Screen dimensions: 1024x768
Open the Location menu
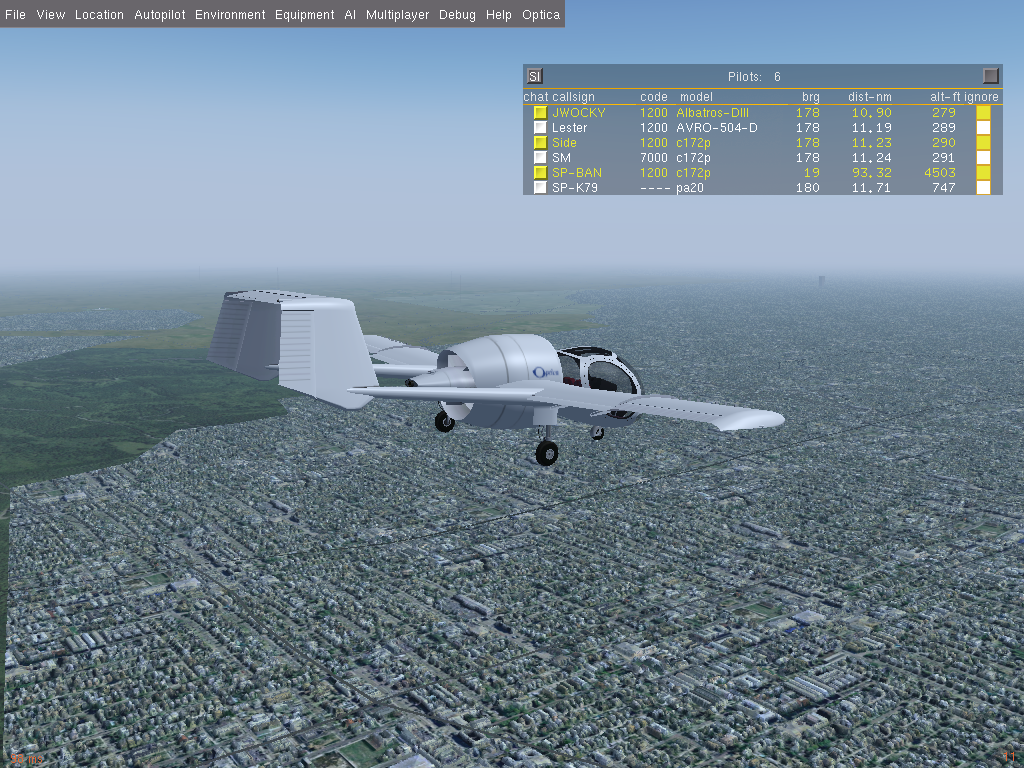click(99, 15)
